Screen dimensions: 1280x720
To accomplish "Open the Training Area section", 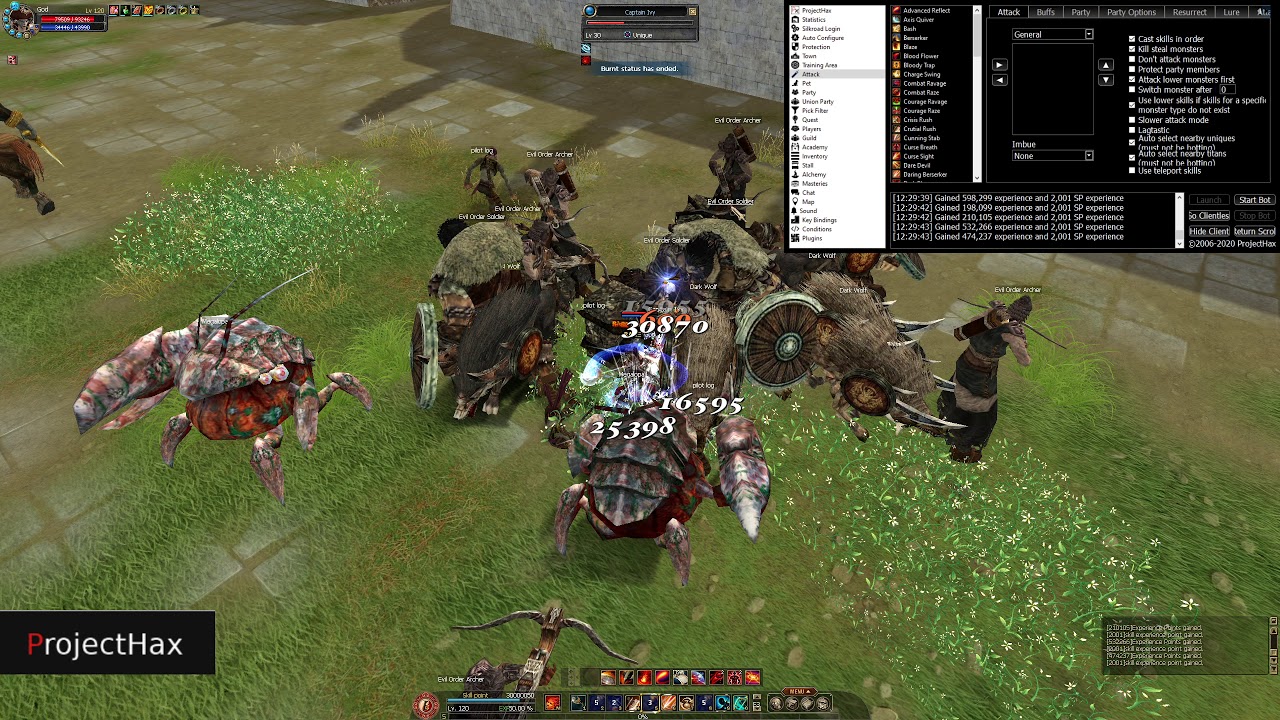I will click(x=819, y=65).
